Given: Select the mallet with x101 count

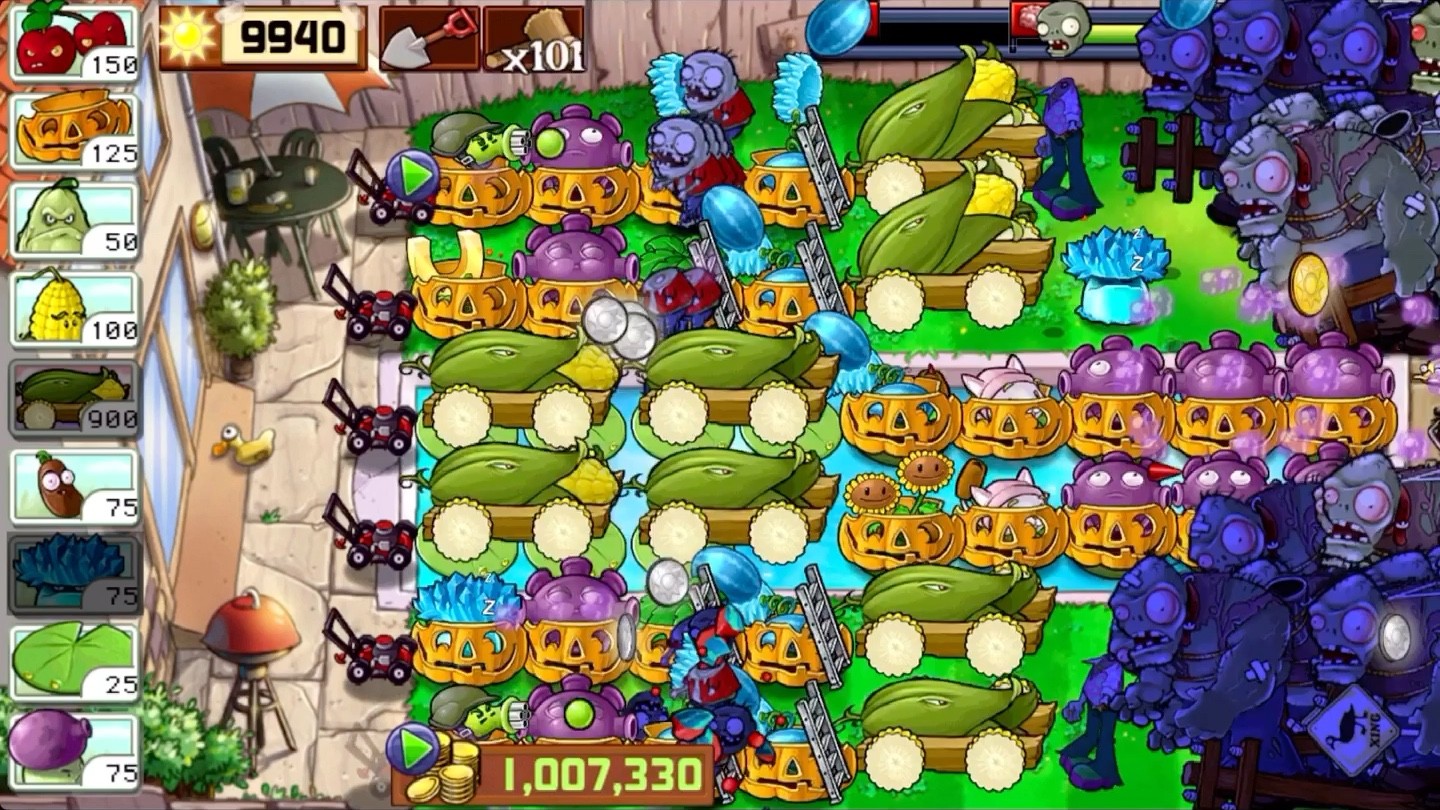Looking at the screenshot, I should coord(533,38).
